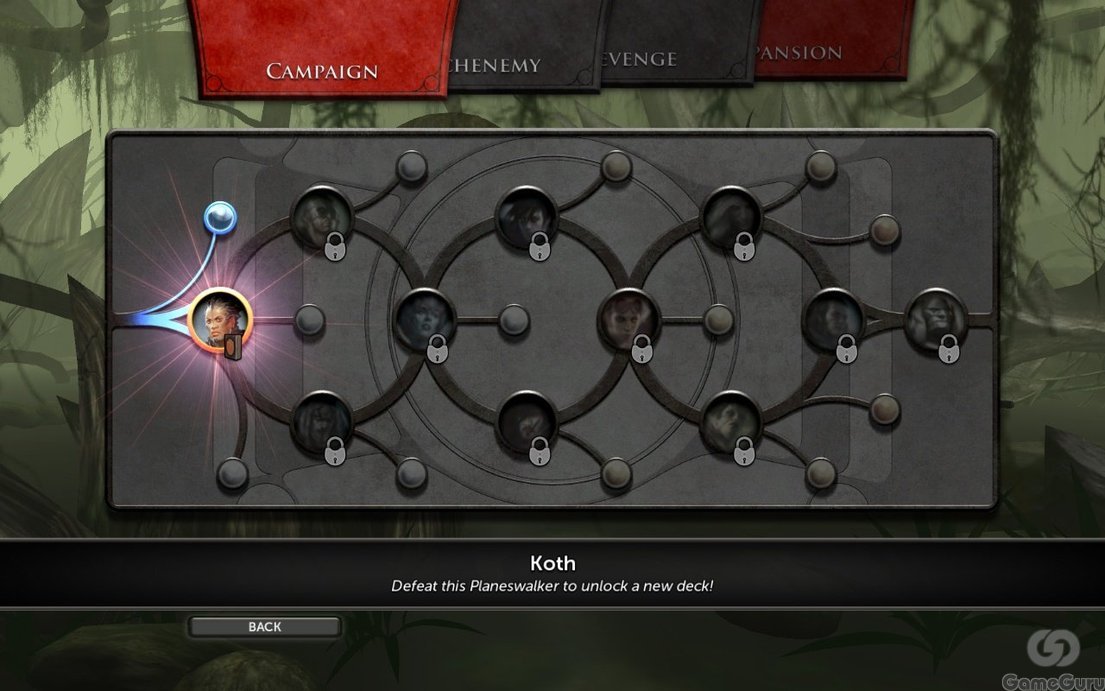This screenshot has width=1105, height=691.
Task: Choose the glowing blue orb node
Action: click(219, 215)
